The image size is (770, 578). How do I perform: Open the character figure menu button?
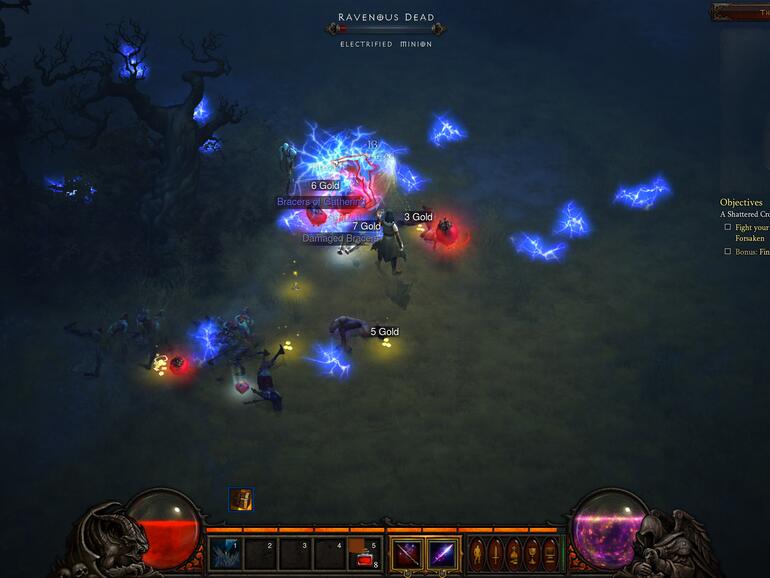(x=476, y=553)
